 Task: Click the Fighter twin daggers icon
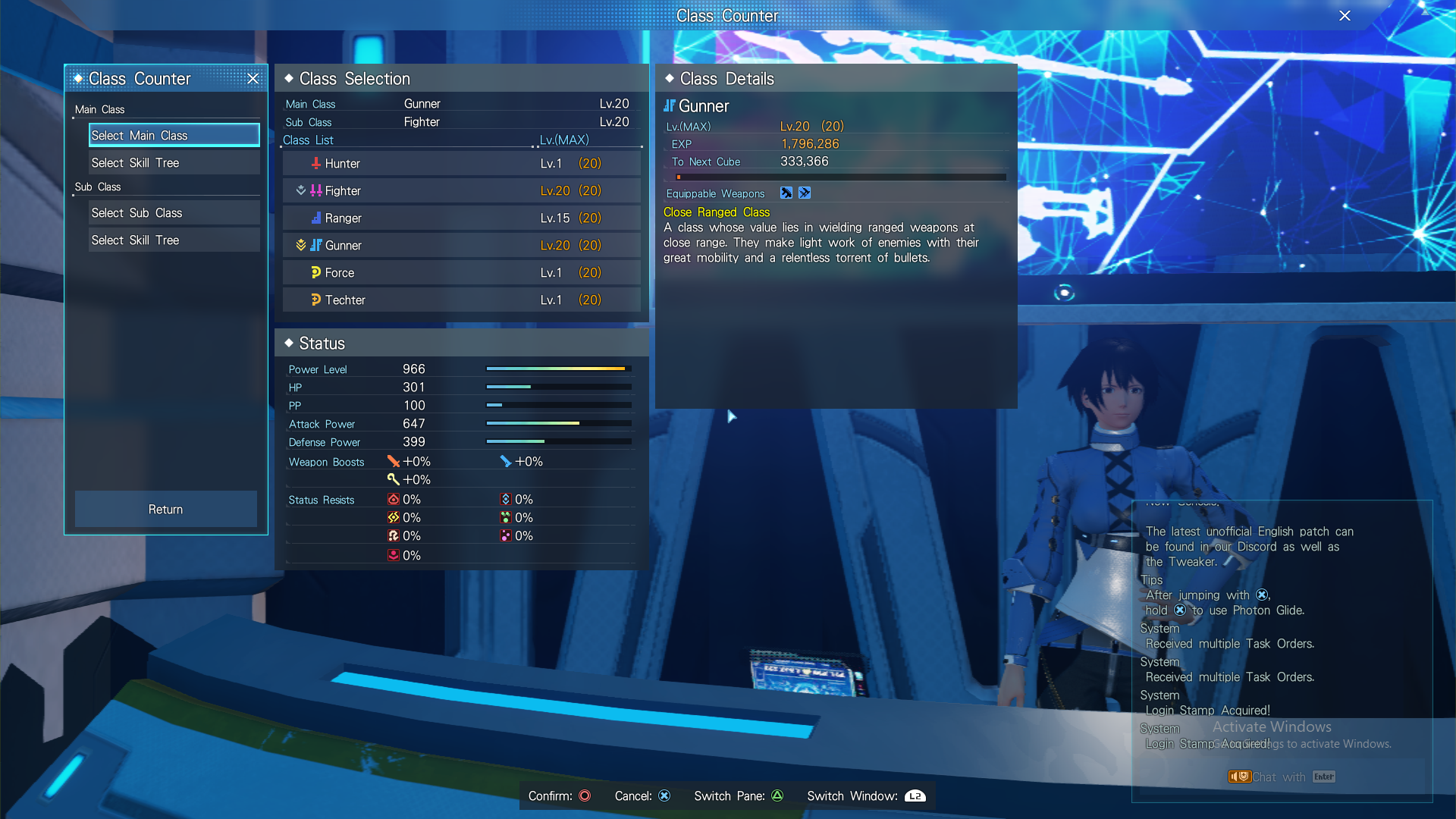(315, 190)
